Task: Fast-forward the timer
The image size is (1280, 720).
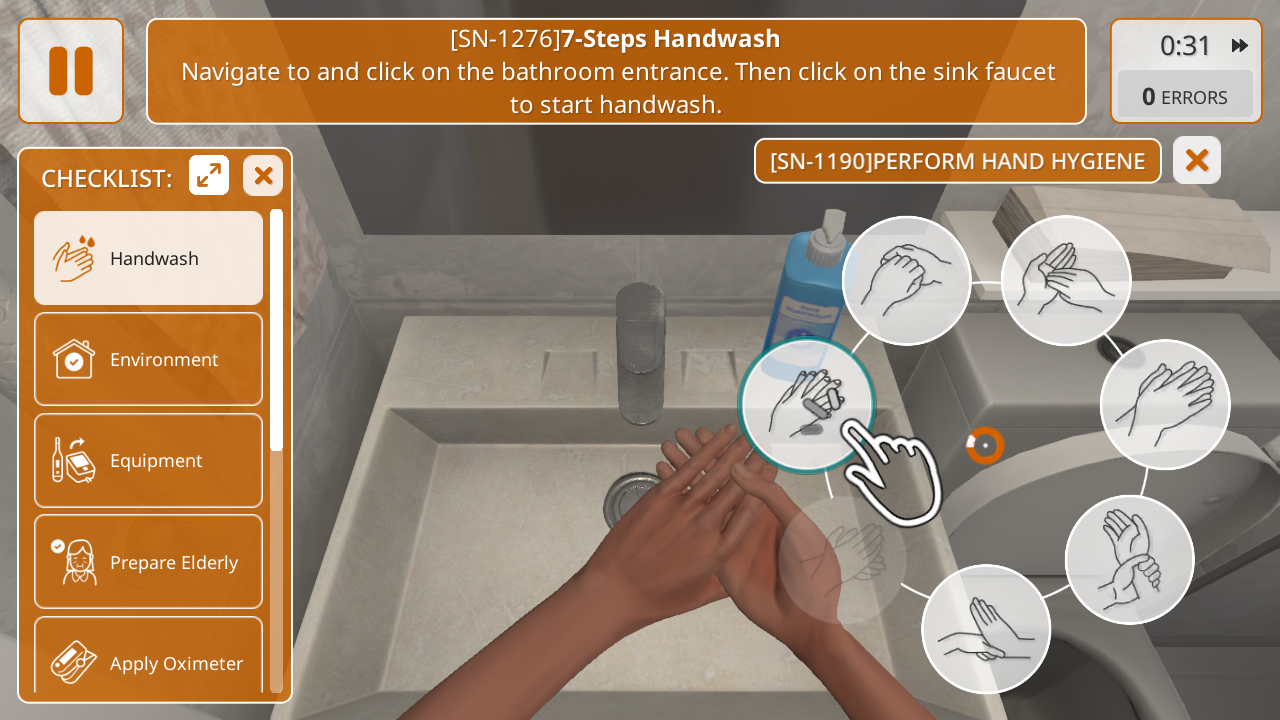Action: point(1240,46)
